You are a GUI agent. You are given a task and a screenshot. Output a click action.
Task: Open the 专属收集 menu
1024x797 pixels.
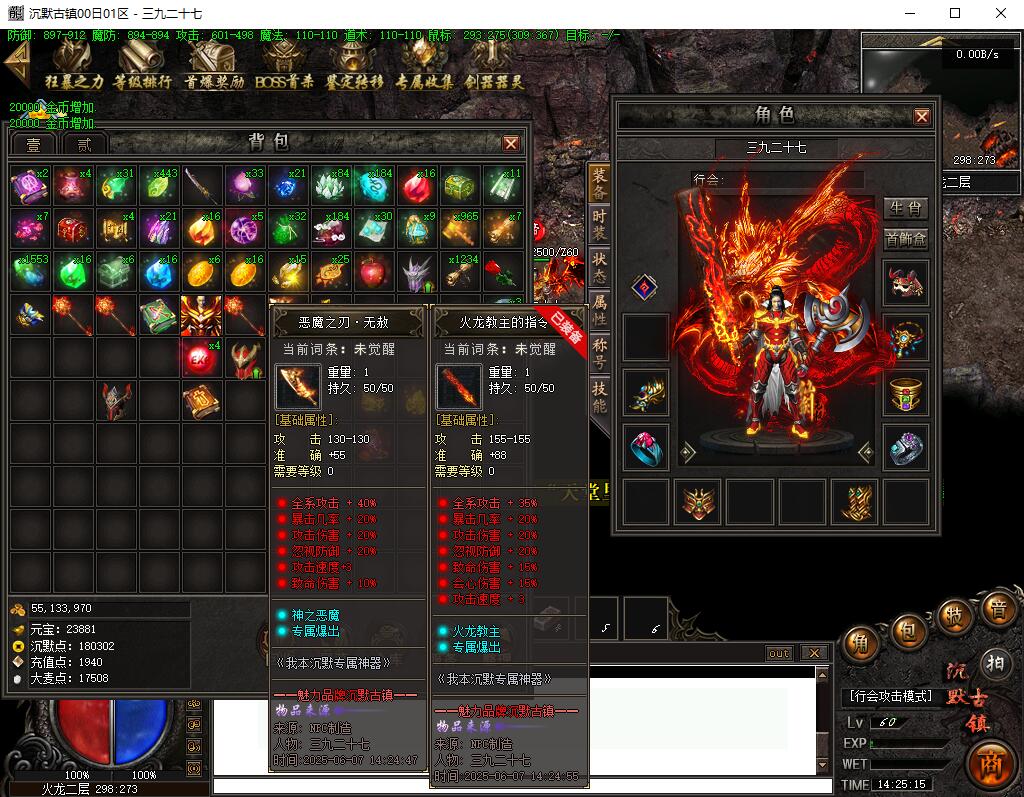click(423, 66)
